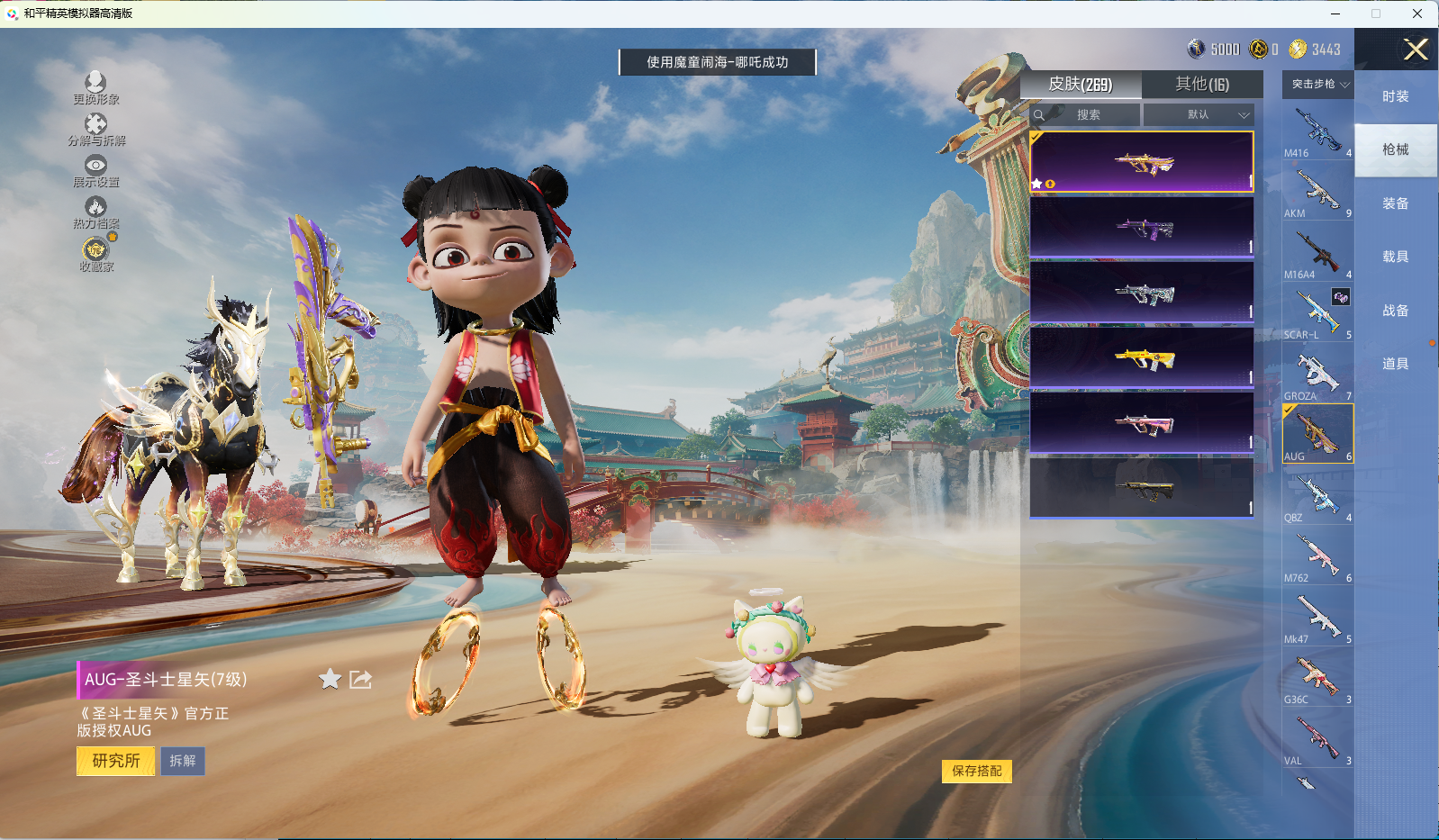Screen dimensions: 1439x840
Task: Open the 道具 category
Action: click(1395, 364)
